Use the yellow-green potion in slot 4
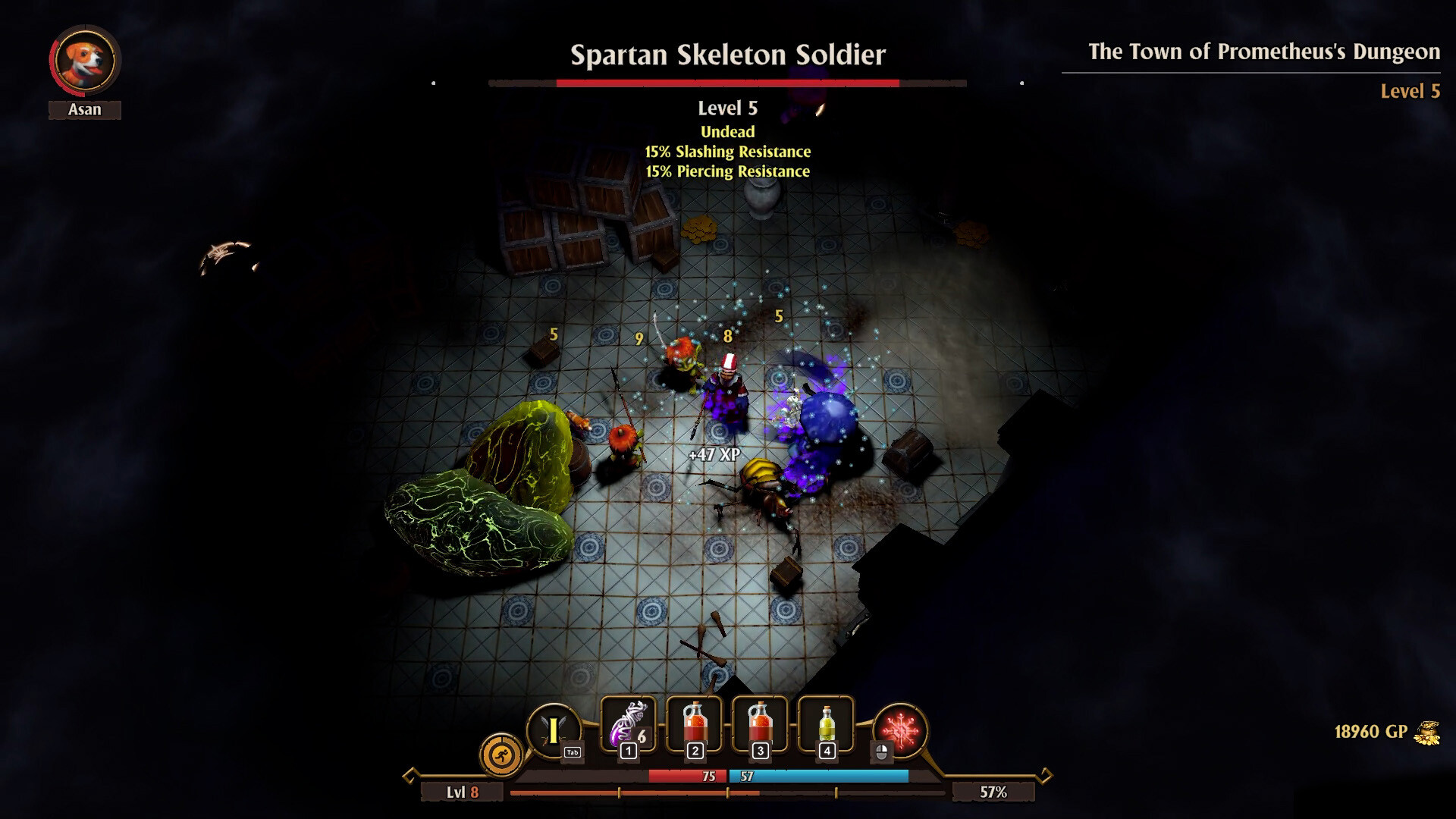 pos(826,726)
